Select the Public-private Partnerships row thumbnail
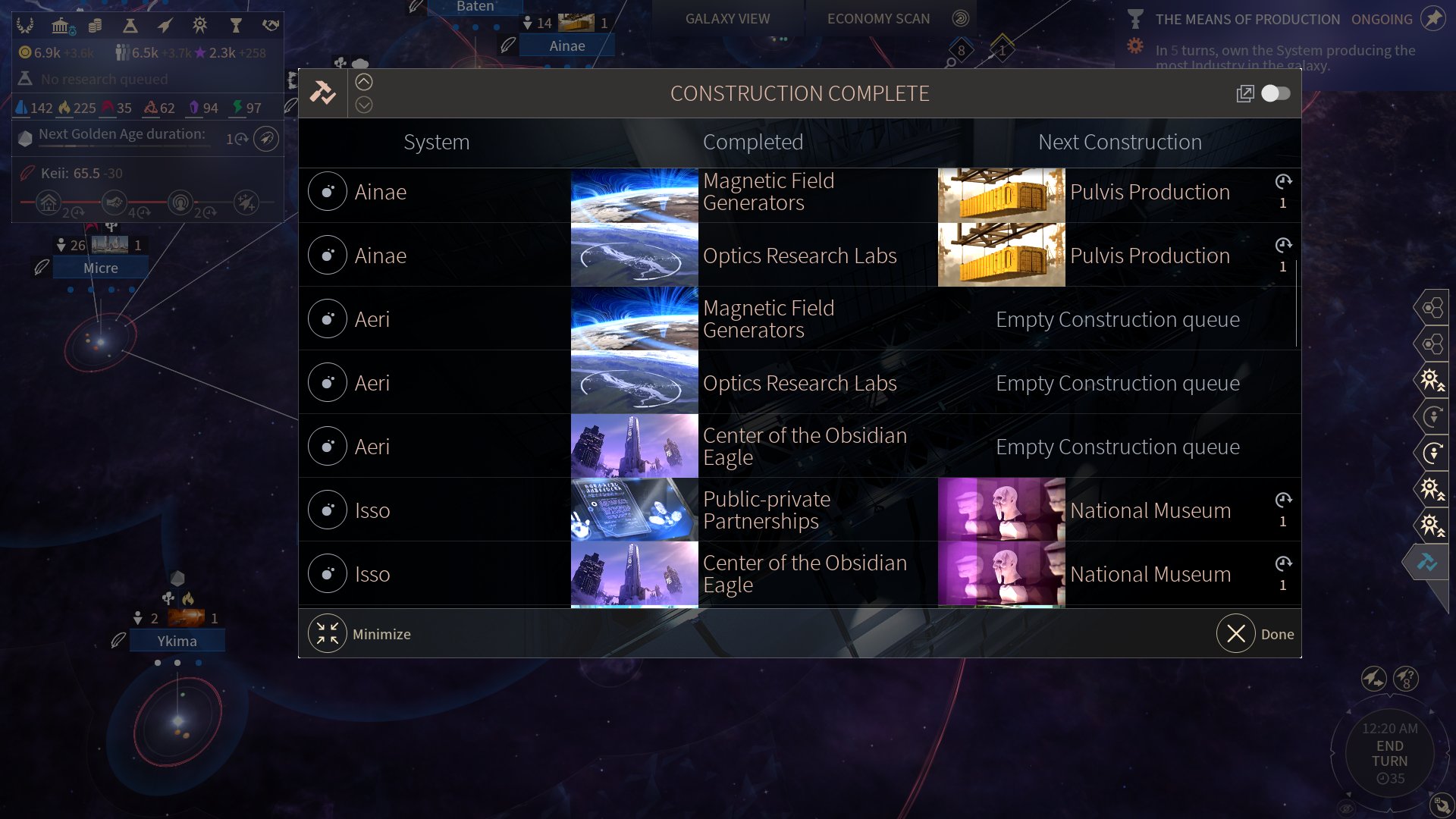The width and height of the screenshot is (1456, 819). pos(634,510)
